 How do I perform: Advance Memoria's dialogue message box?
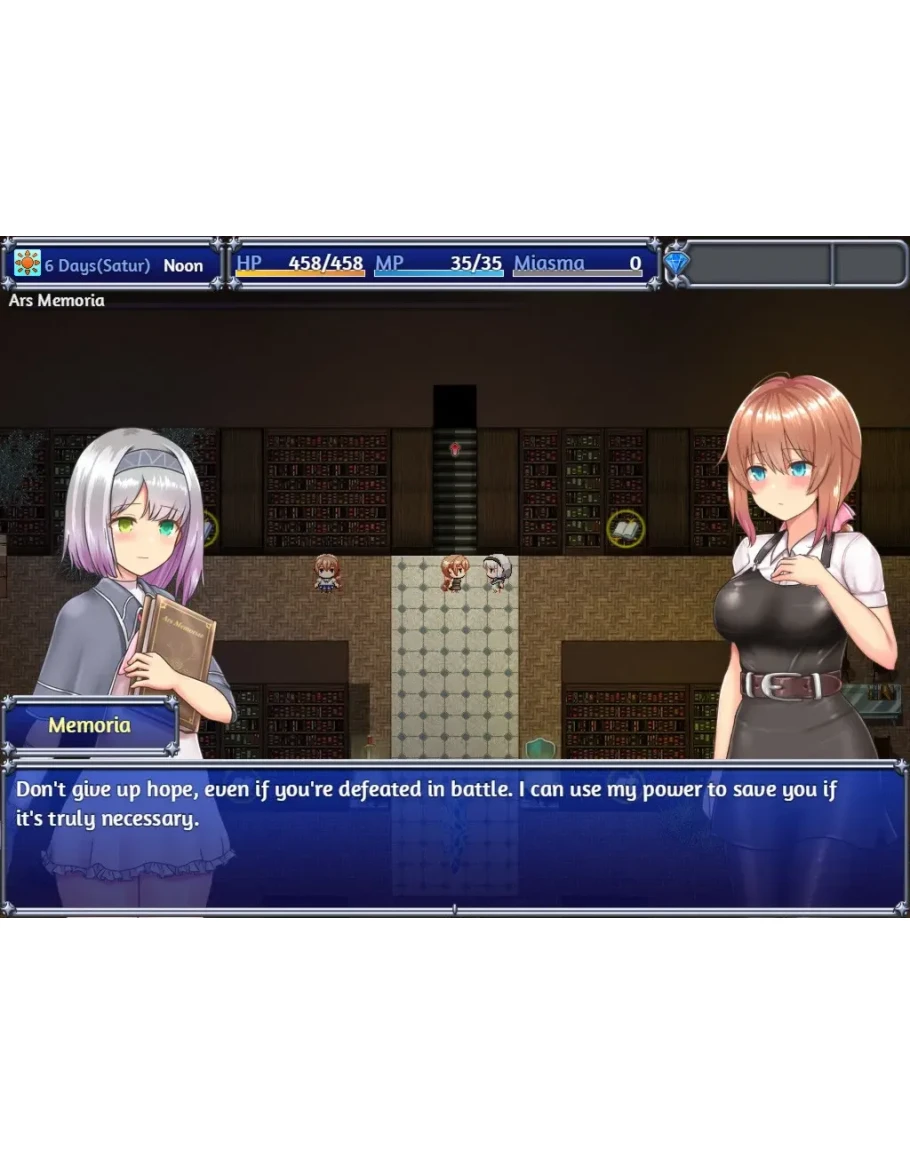[455, 837]
